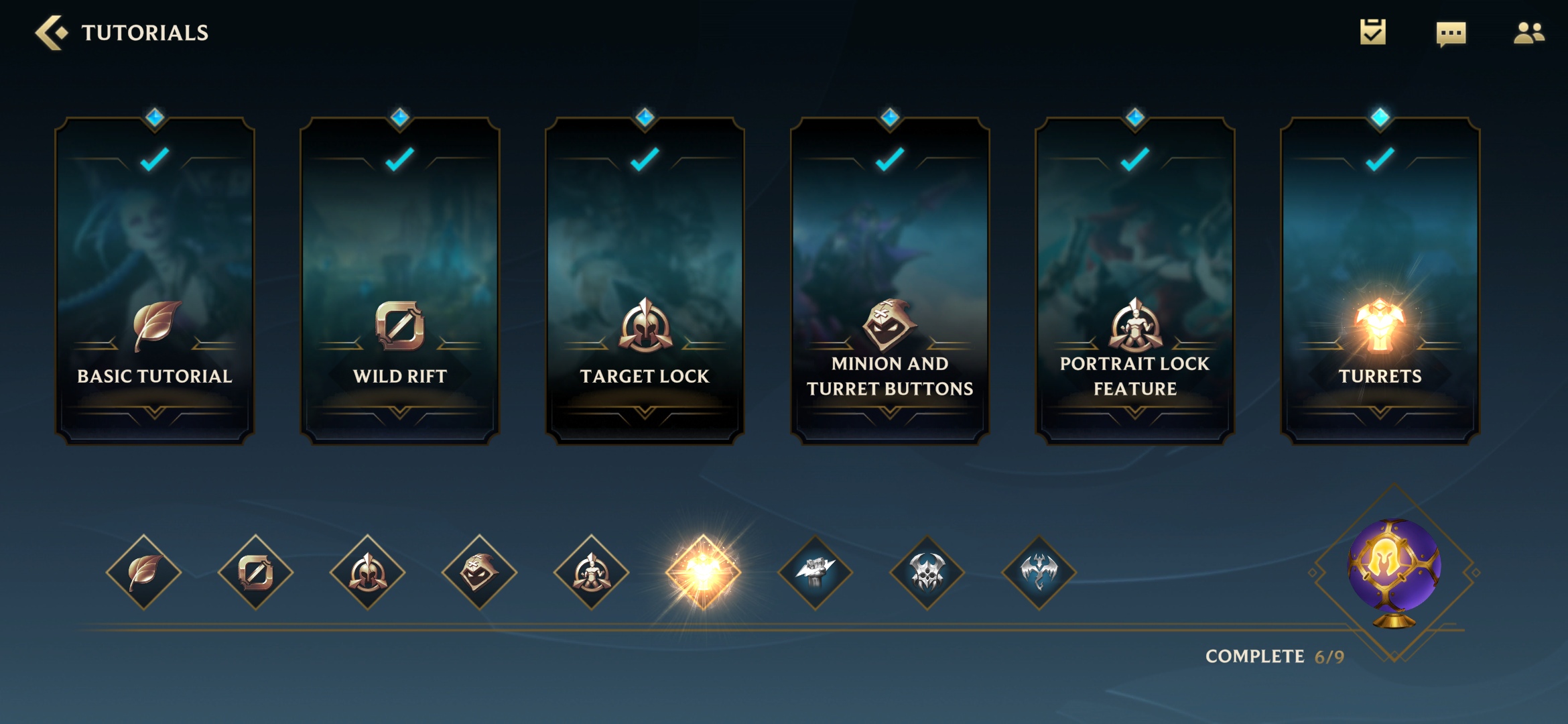Open the Portrait Lock Feature card
This screenshot has height=724, width=1568.
[1135, 282]
